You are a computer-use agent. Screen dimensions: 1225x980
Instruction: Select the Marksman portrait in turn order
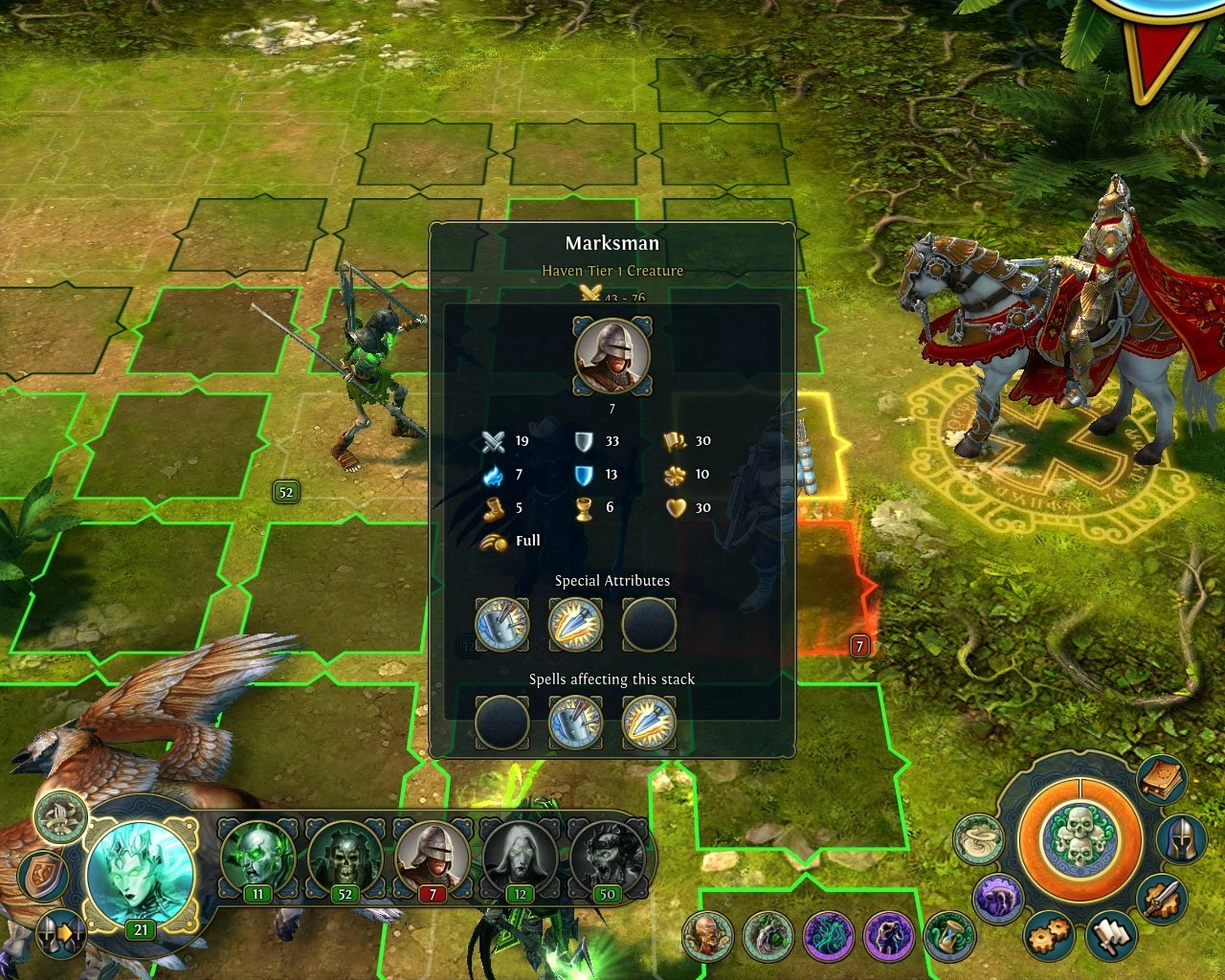[x=432, y=856]
